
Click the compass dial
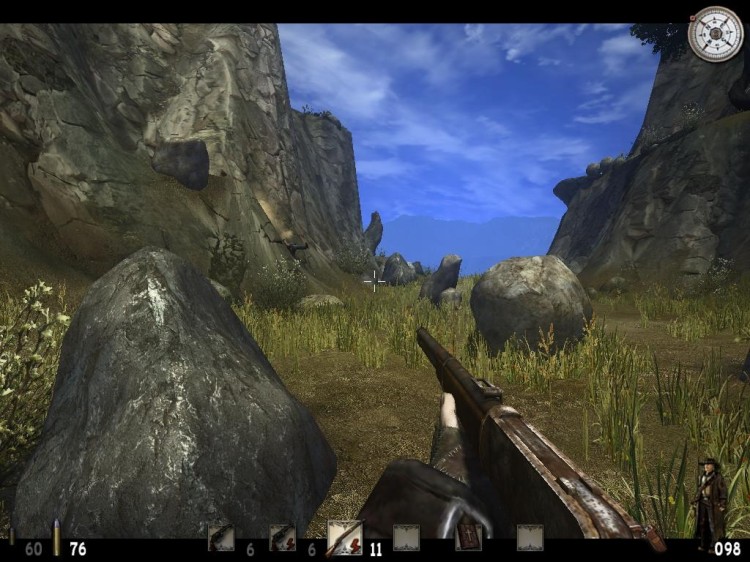click(715, 33)
